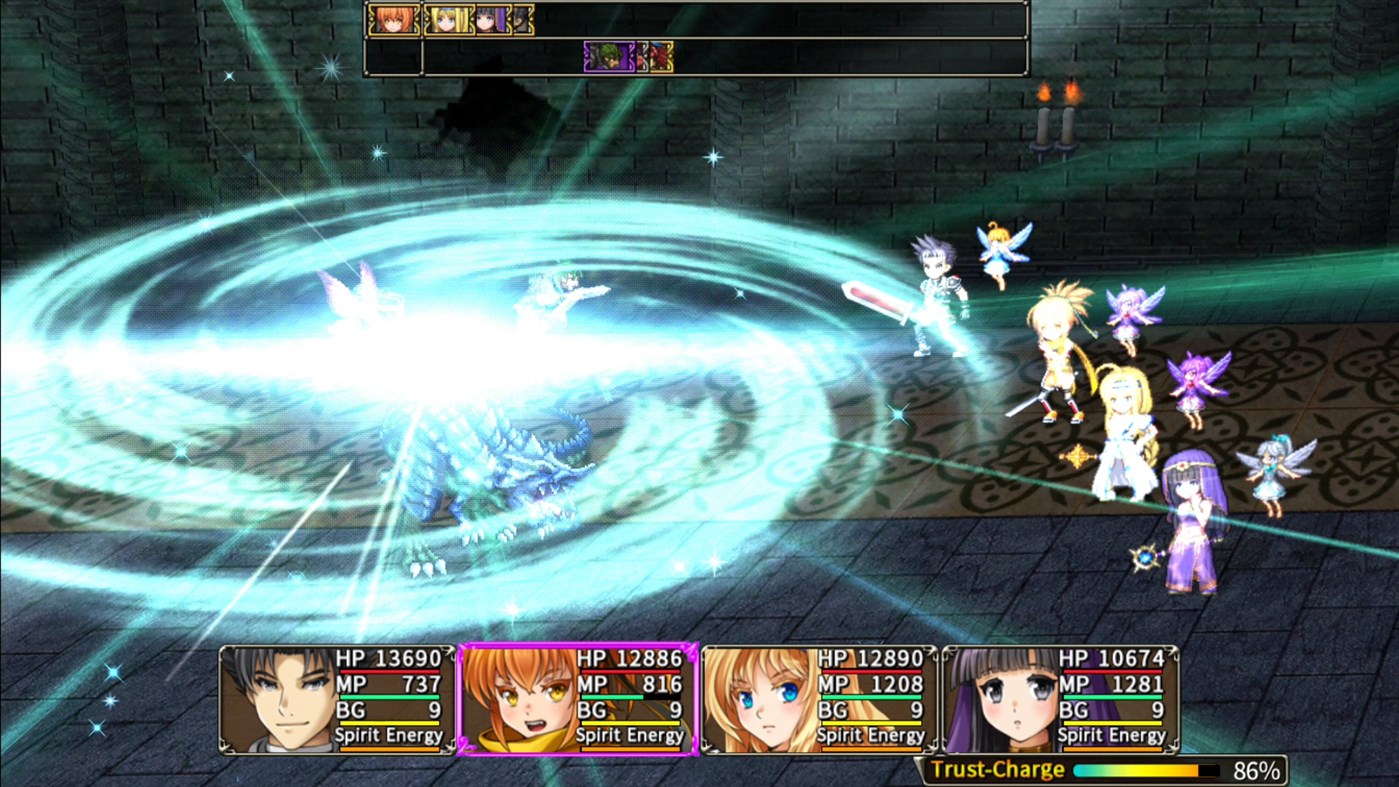This screenshot has width=1399, height=787.
Task: Click the small red enemy icon in the turn bar
Action: click(x=660, y=57)
